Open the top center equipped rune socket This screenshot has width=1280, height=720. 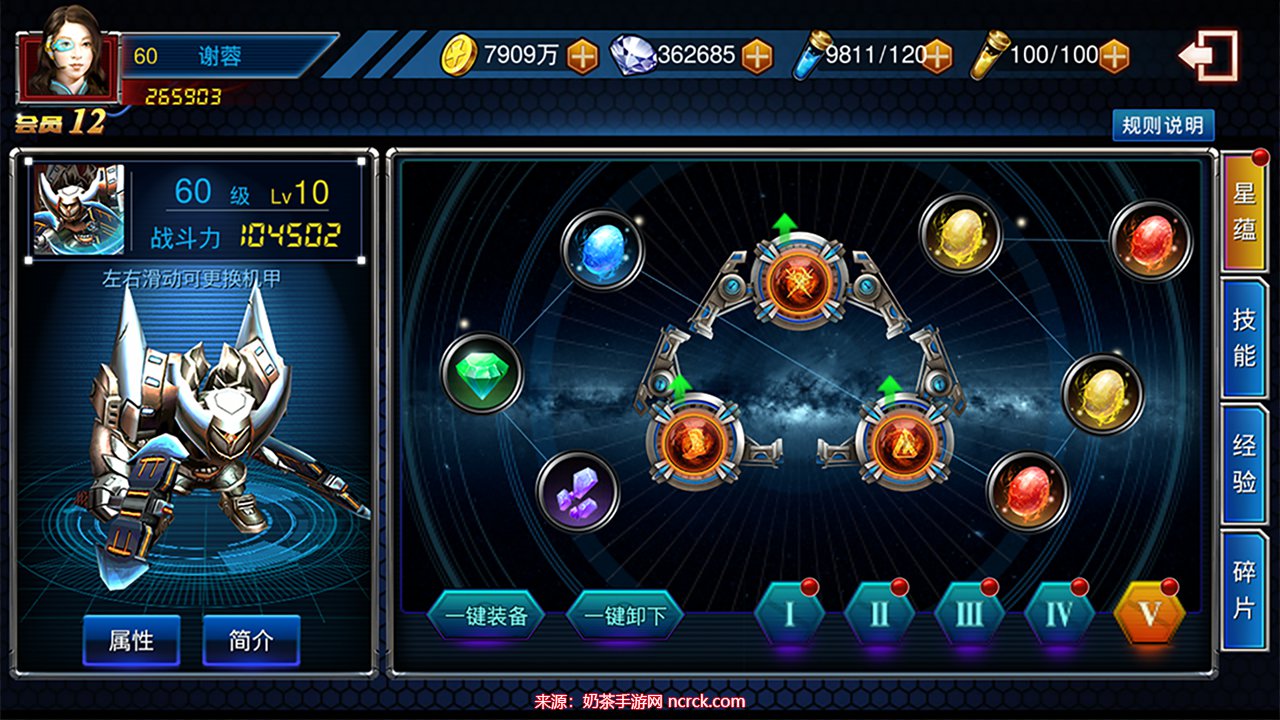[x=799, y=279]
